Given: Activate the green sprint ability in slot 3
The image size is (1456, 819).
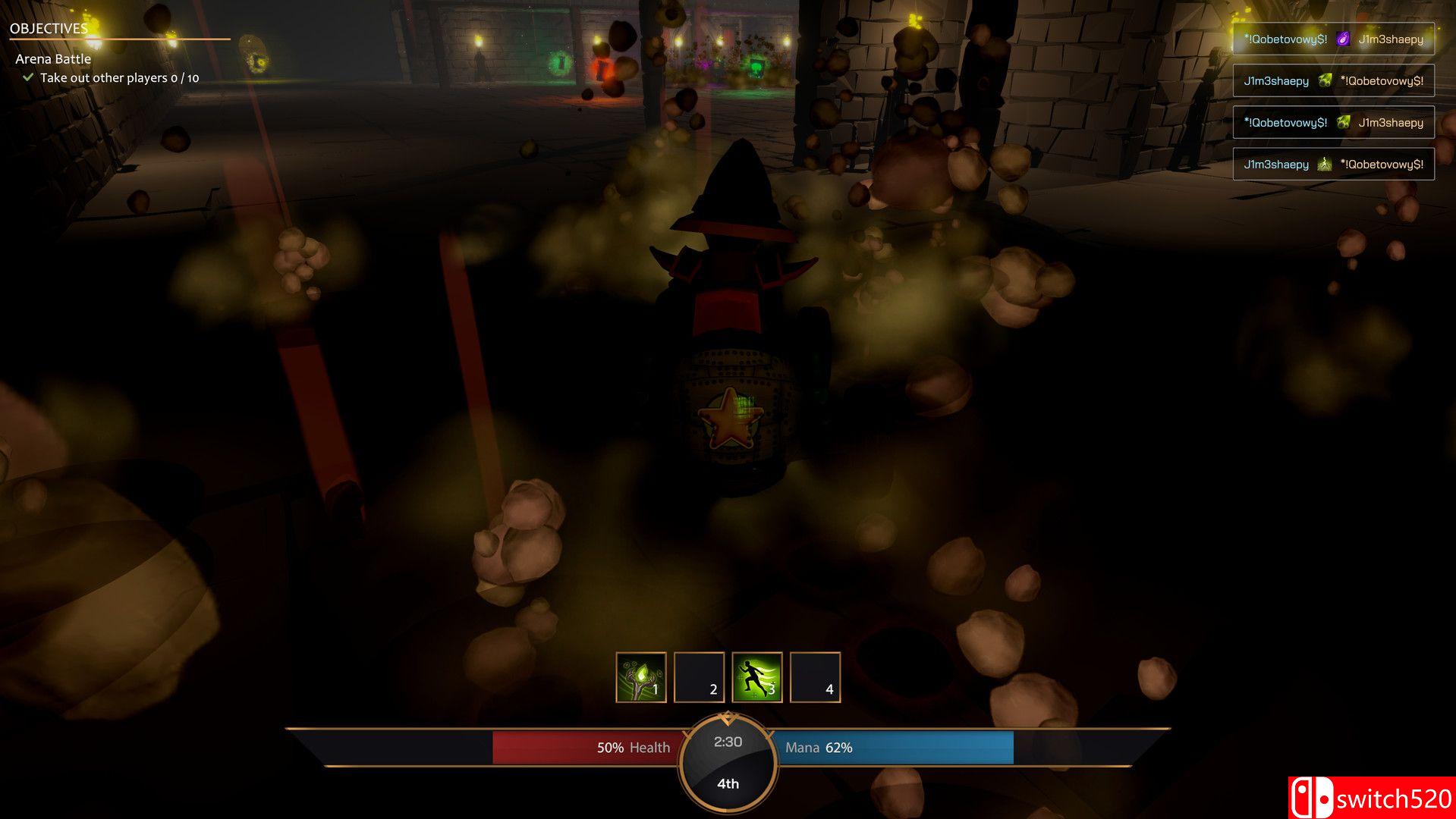Looking at the screenshot, I should click(757, 677).
